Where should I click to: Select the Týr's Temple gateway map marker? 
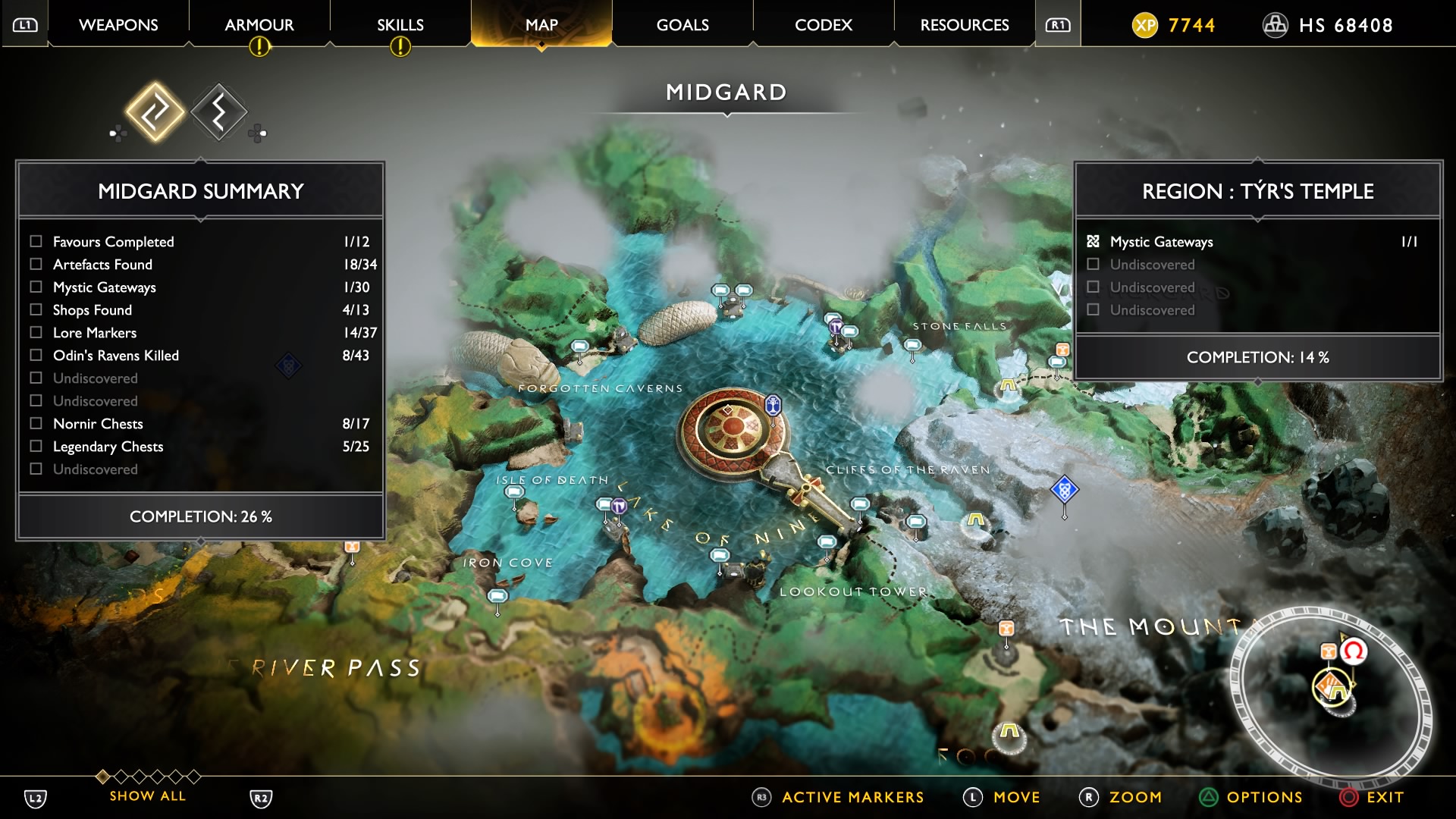click(773, 405)
